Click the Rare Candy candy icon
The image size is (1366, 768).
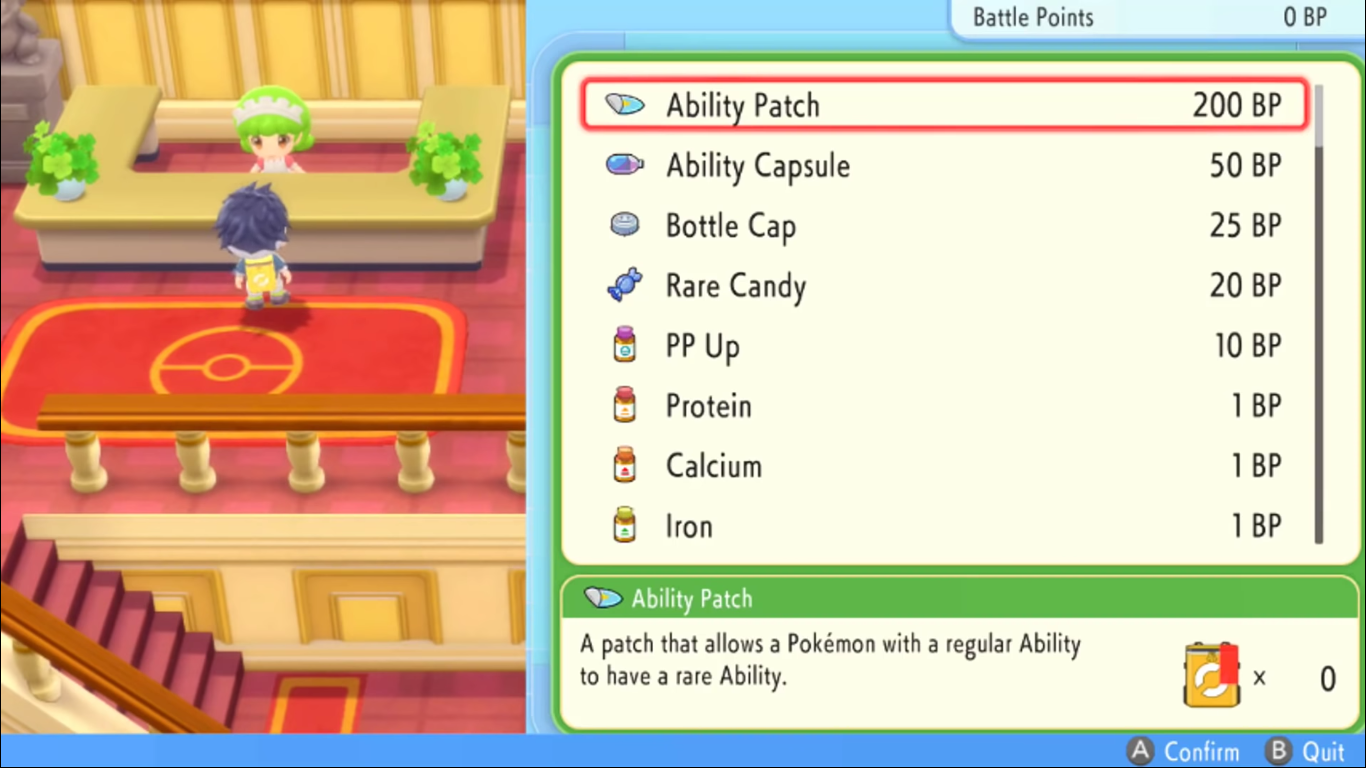tap(623, 284)
